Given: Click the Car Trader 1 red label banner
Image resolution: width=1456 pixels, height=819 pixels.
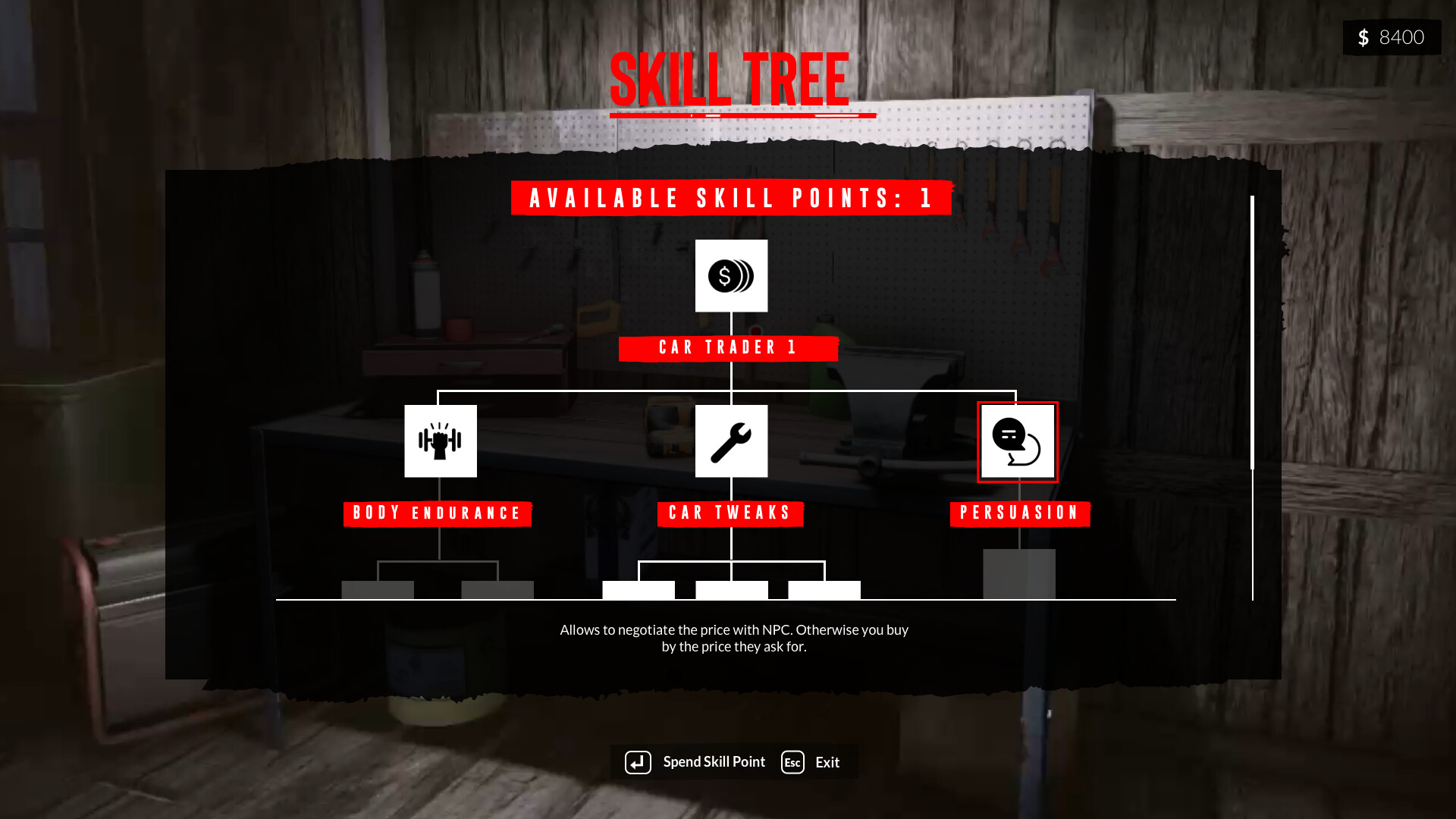Looking at the screenshot, I should [728, 348].
